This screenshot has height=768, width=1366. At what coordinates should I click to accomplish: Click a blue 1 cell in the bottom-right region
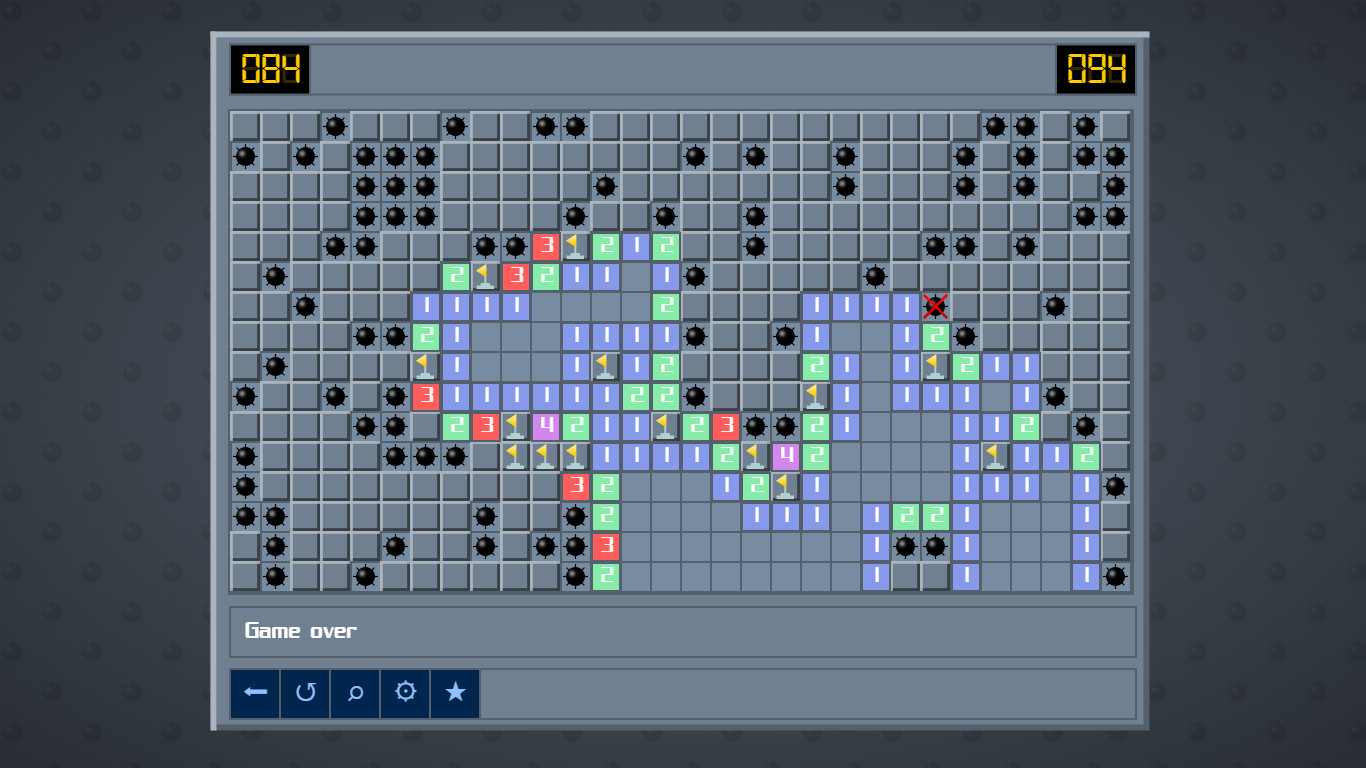[x=1084, y=577]
